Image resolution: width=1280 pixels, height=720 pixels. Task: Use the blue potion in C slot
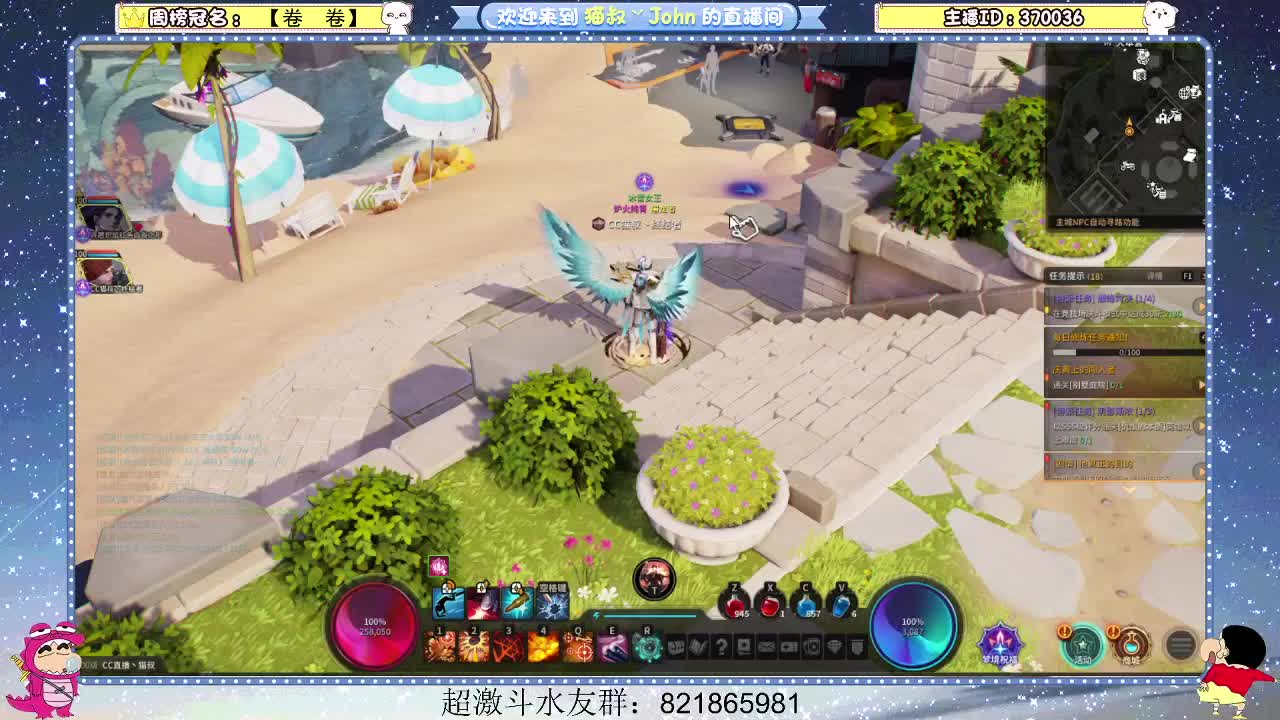(x=804, y=603)
